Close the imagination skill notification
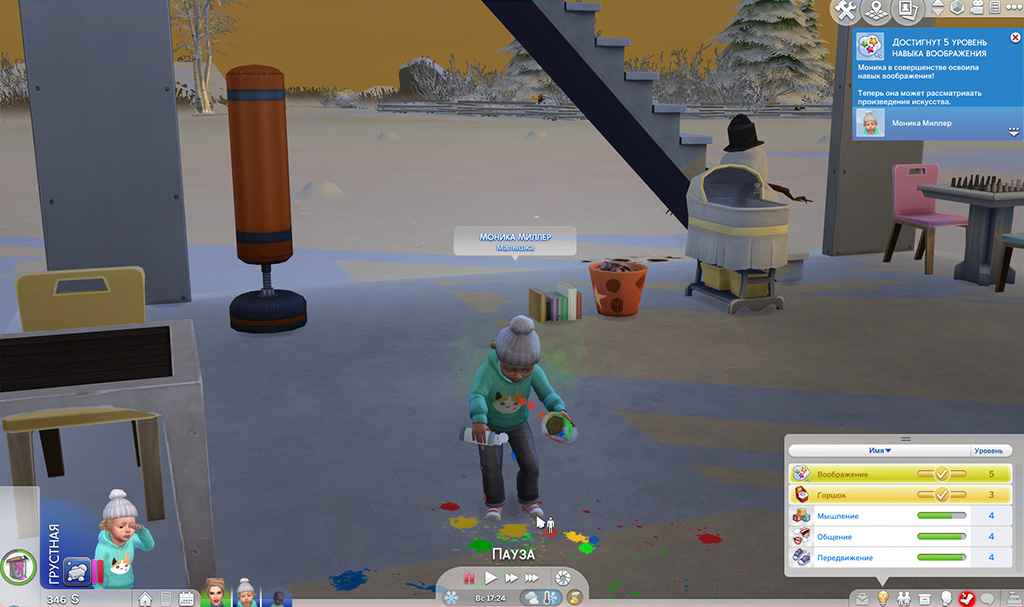 1016,38
